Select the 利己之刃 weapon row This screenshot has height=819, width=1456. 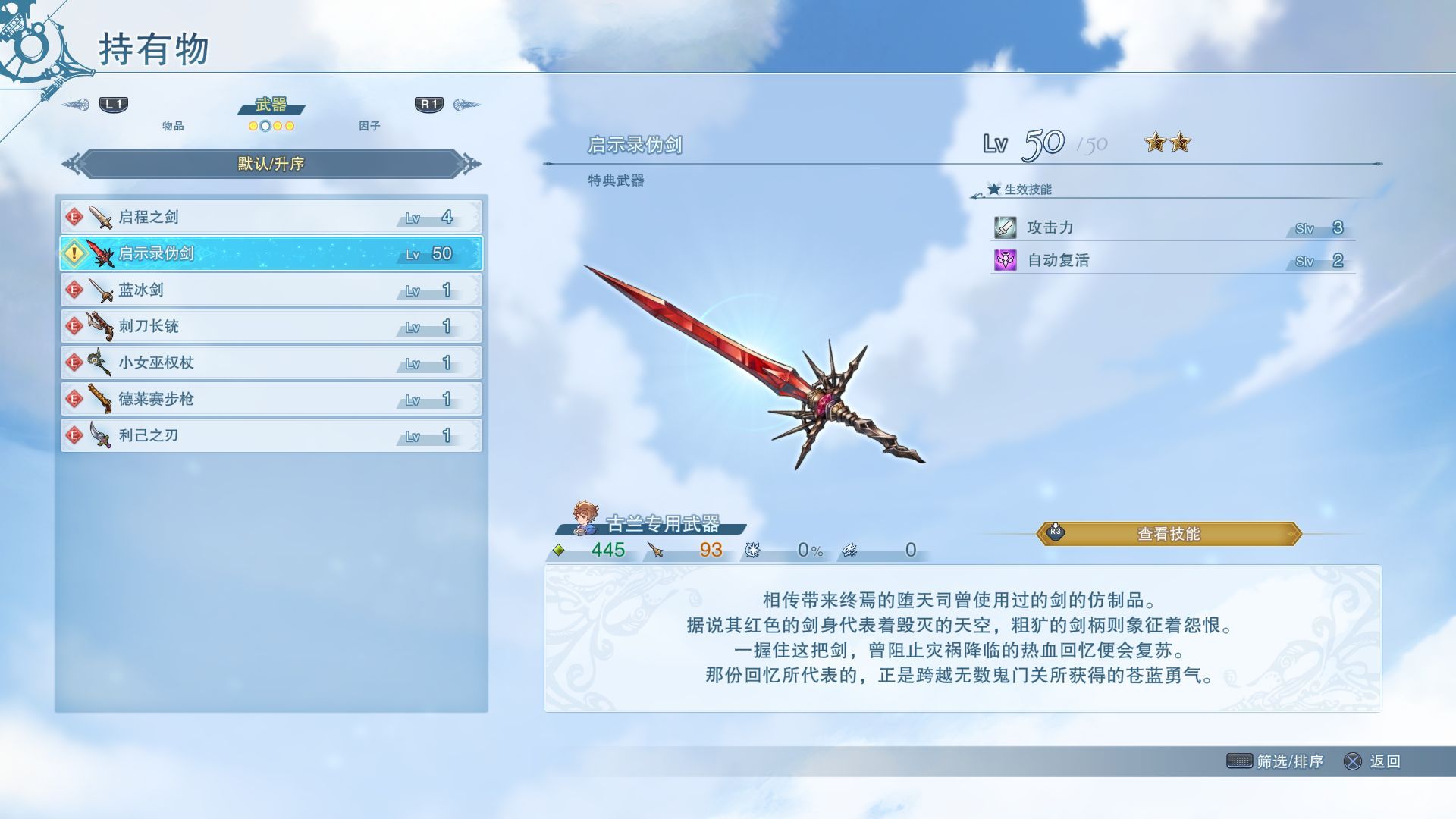[271, 435]
